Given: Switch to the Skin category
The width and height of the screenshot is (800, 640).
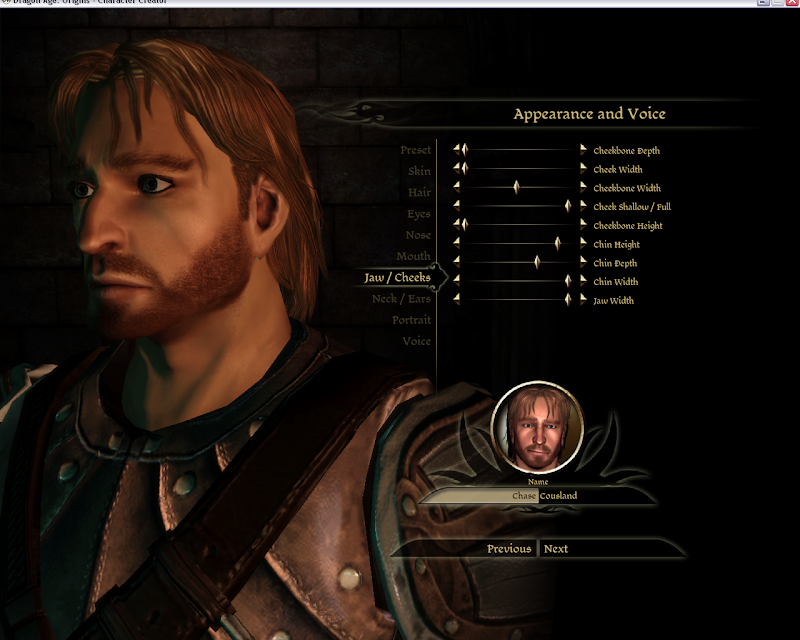Looking at the screenshot, I should (x=419, y=171).
